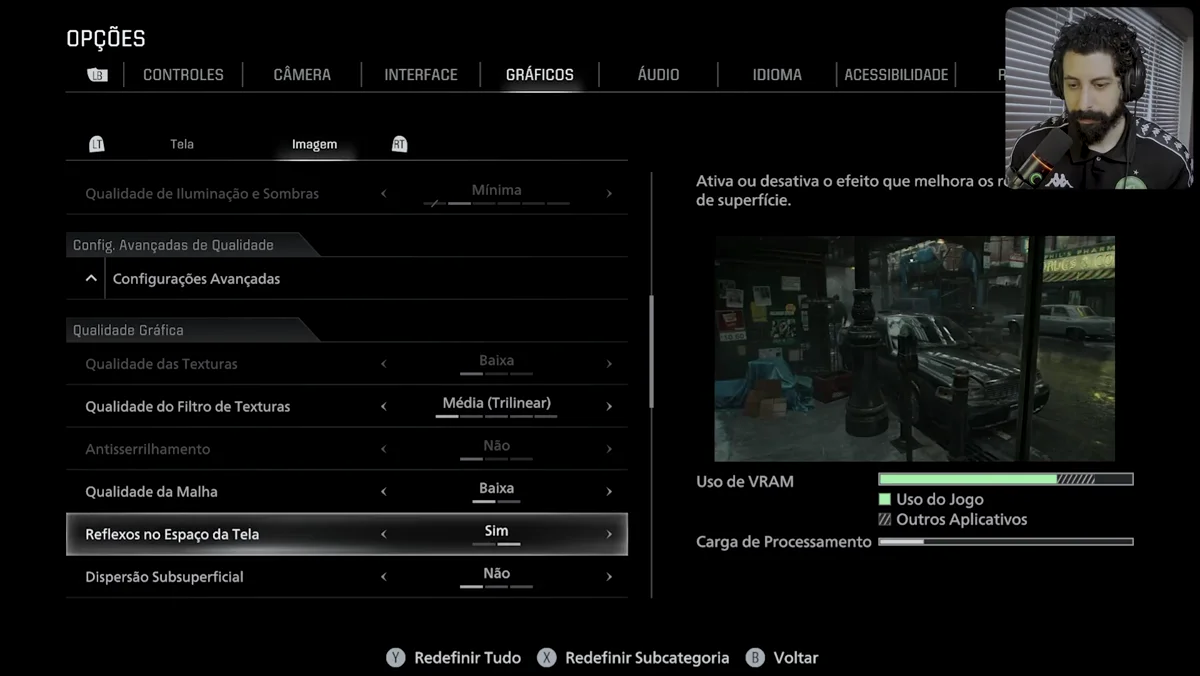The image size is (1200, 676).
Task: Go to the Acessibilidade tab
Action: click(896, 75)
